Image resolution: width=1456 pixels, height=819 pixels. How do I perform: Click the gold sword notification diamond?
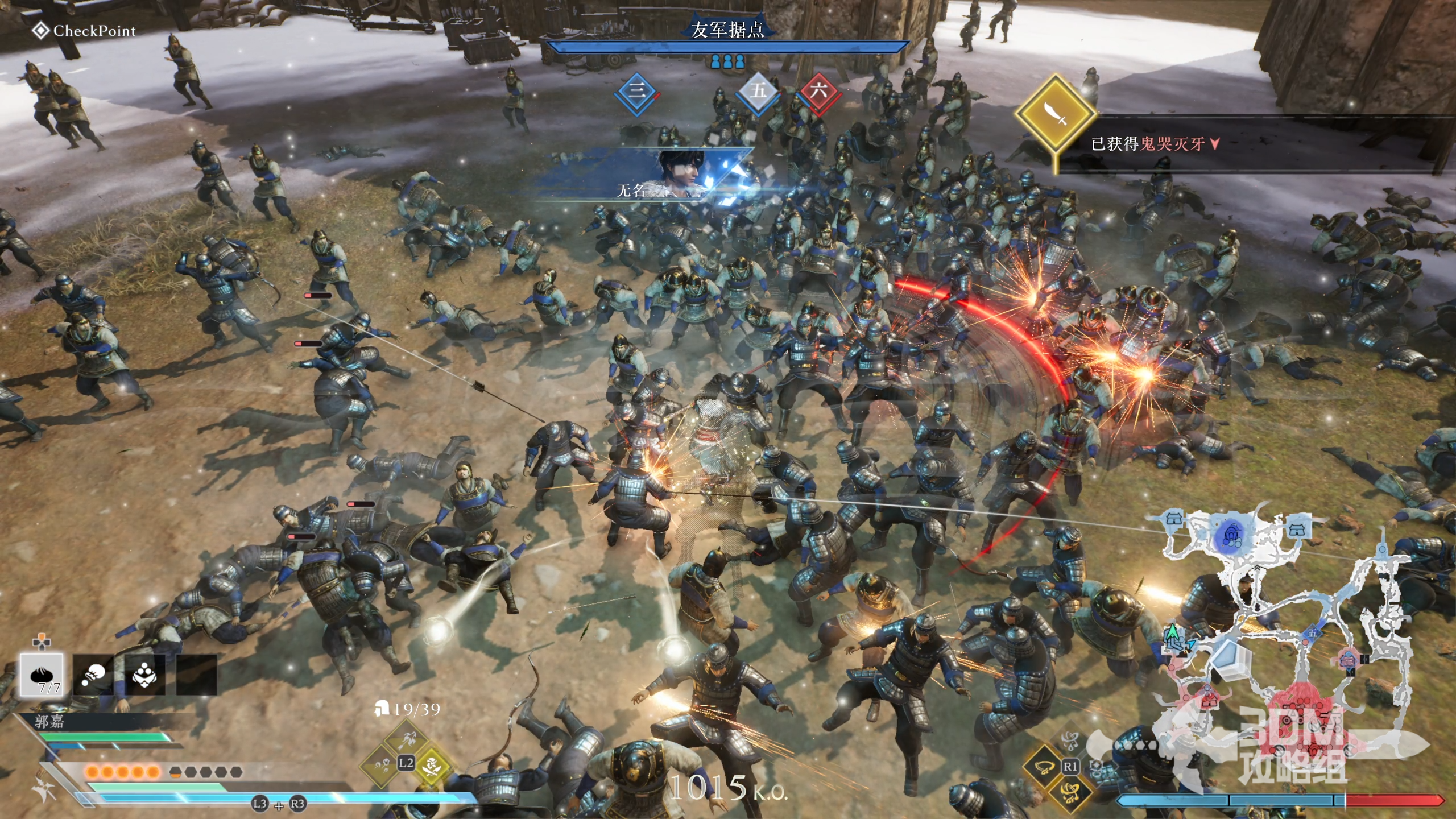click(1056, 114)
